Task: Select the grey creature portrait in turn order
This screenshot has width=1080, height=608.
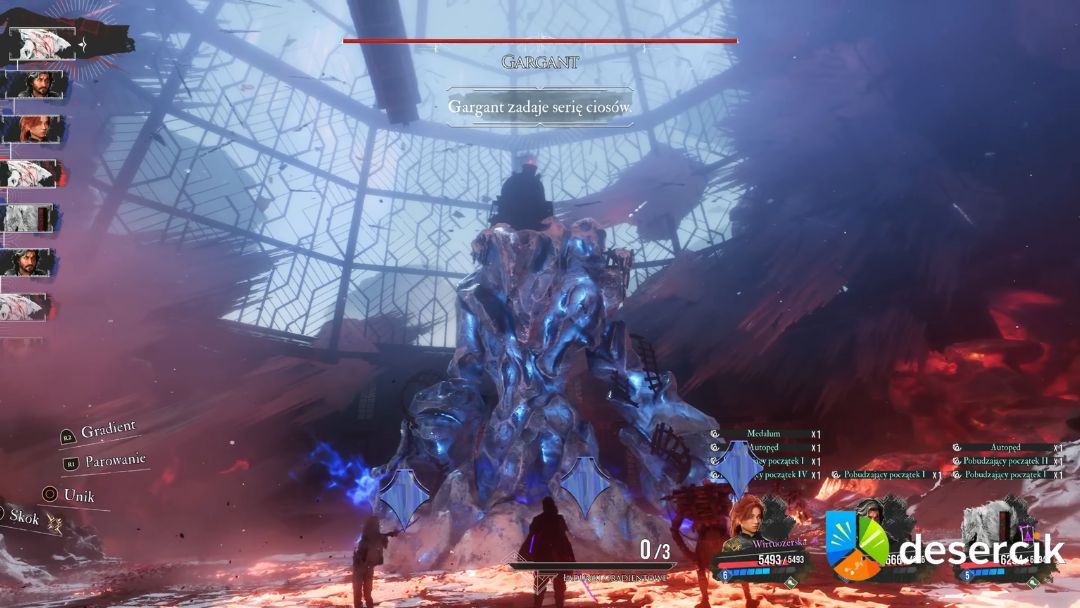Action: 27,217
